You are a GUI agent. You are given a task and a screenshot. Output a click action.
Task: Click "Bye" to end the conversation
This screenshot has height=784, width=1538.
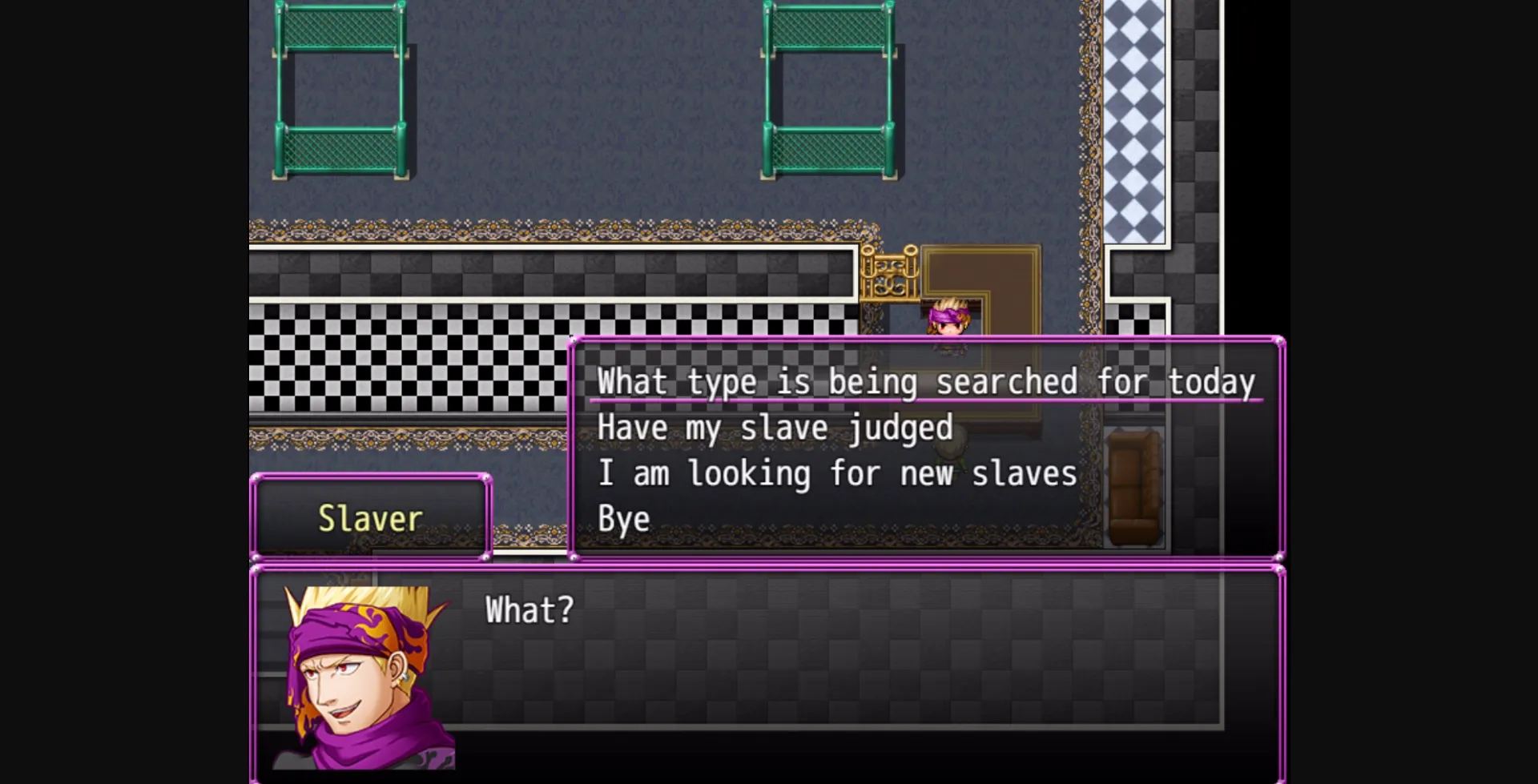click(x=624, y=518)
